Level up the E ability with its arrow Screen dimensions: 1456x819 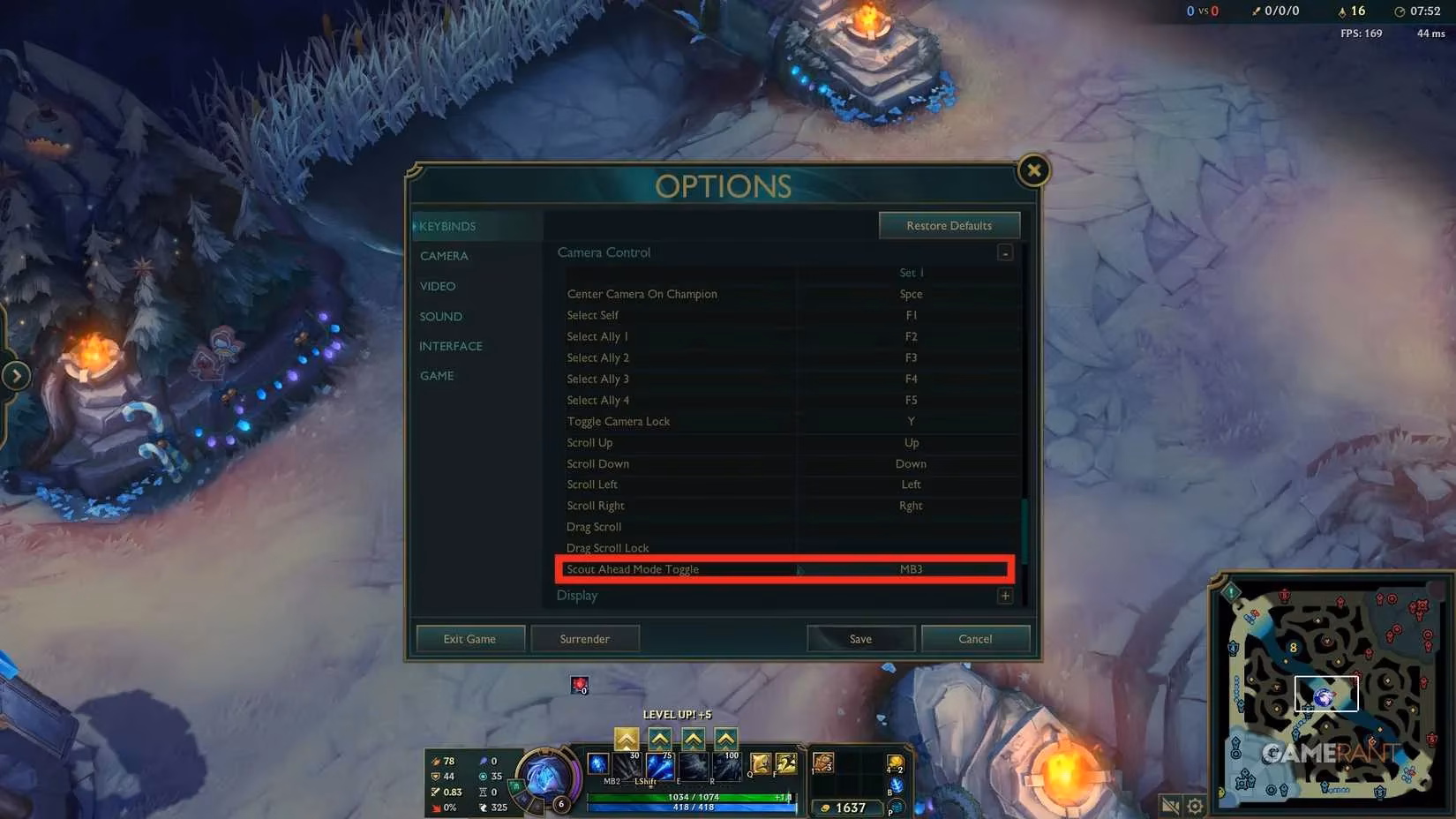click(692, 739)
